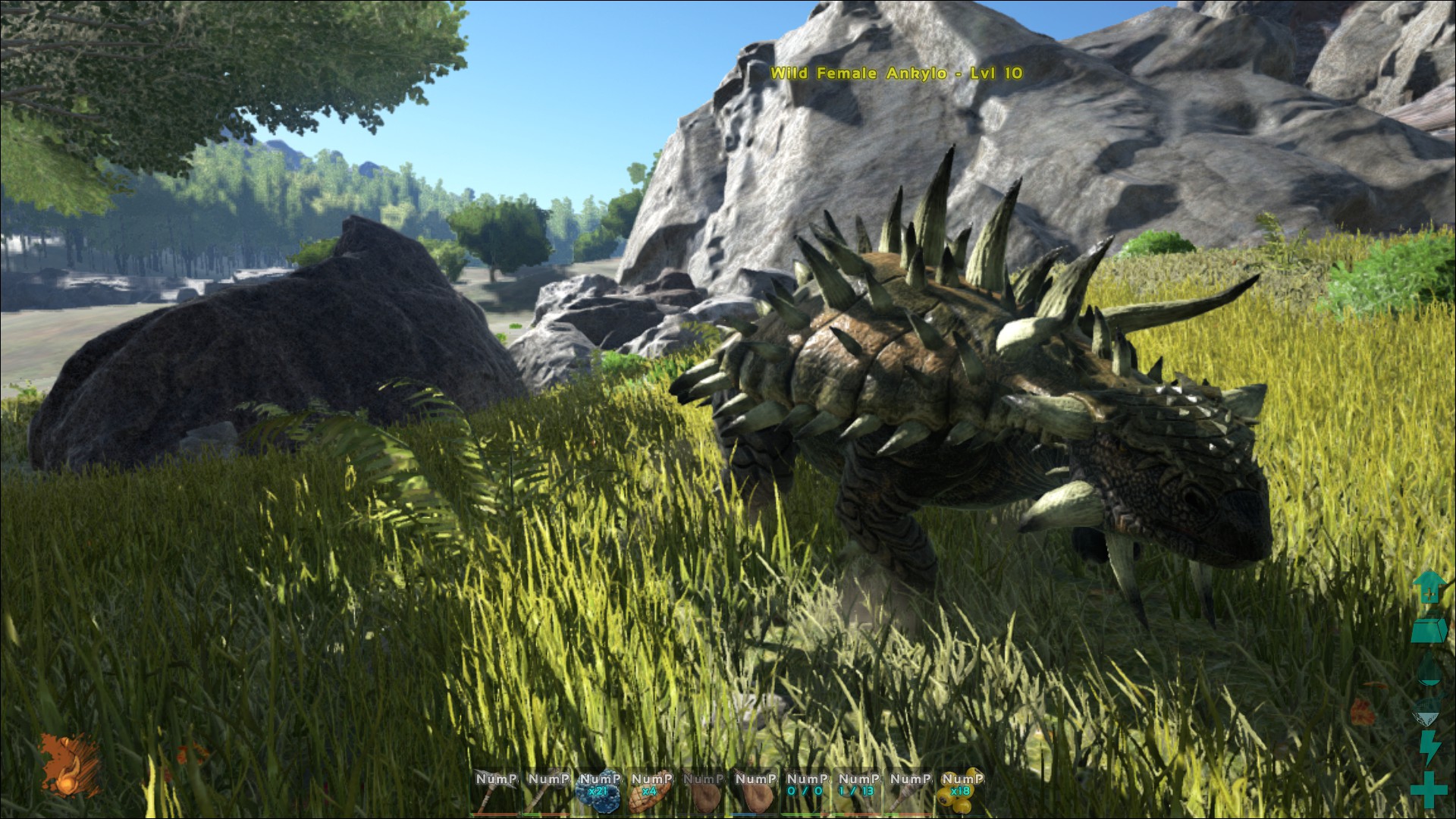Viewport: 1456px width, 819px height.
Task: Select the hotbar slot showing 1 / 13
Action: [858, 792]
